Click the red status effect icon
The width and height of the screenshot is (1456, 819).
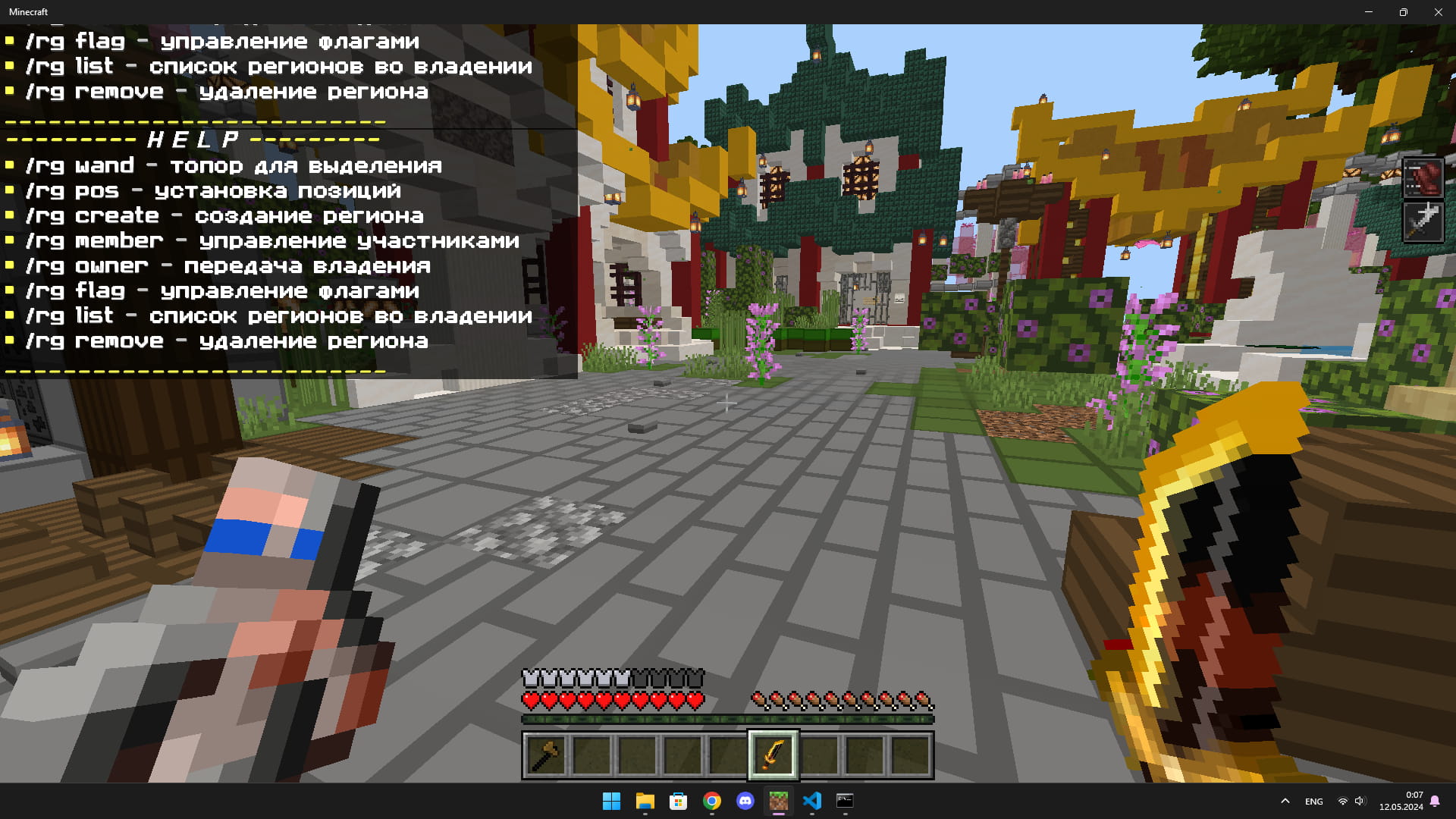[1423, 178]
